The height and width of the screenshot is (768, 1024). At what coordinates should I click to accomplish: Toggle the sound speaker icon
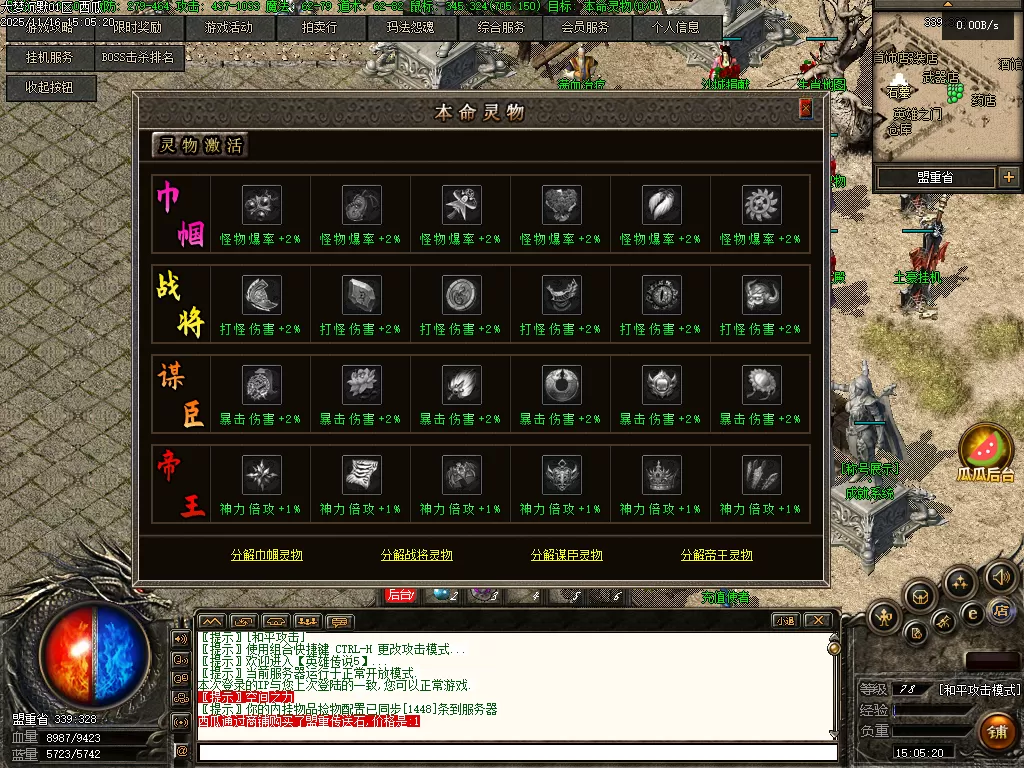click(x=1001, y=576)
